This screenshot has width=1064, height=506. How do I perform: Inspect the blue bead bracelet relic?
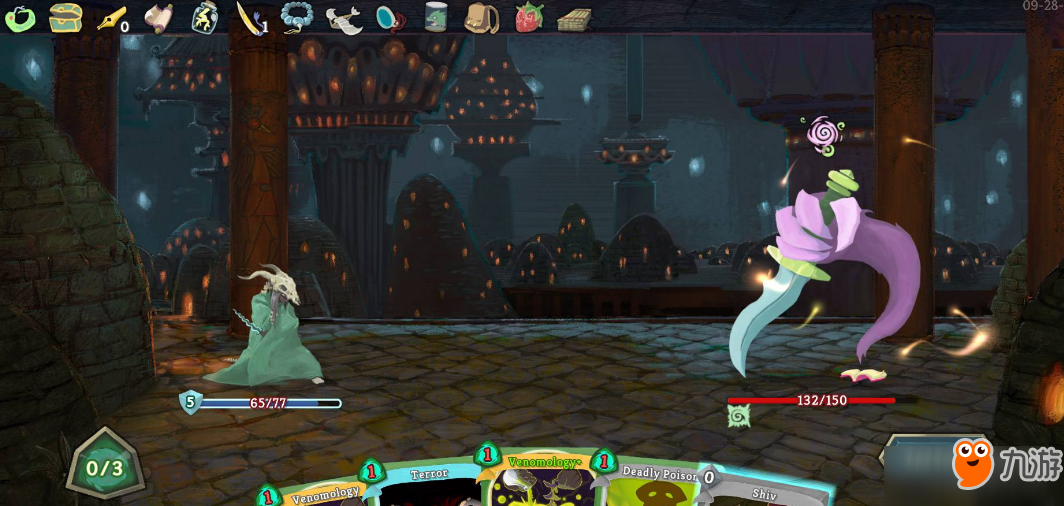pos(296,17)
